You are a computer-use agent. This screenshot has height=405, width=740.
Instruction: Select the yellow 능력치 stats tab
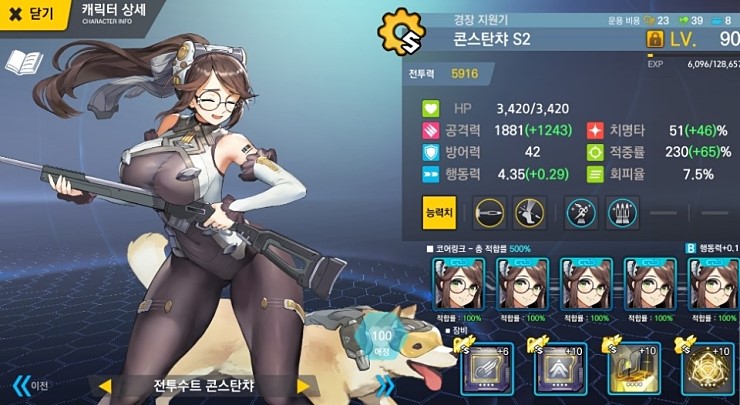pos(440,211)
